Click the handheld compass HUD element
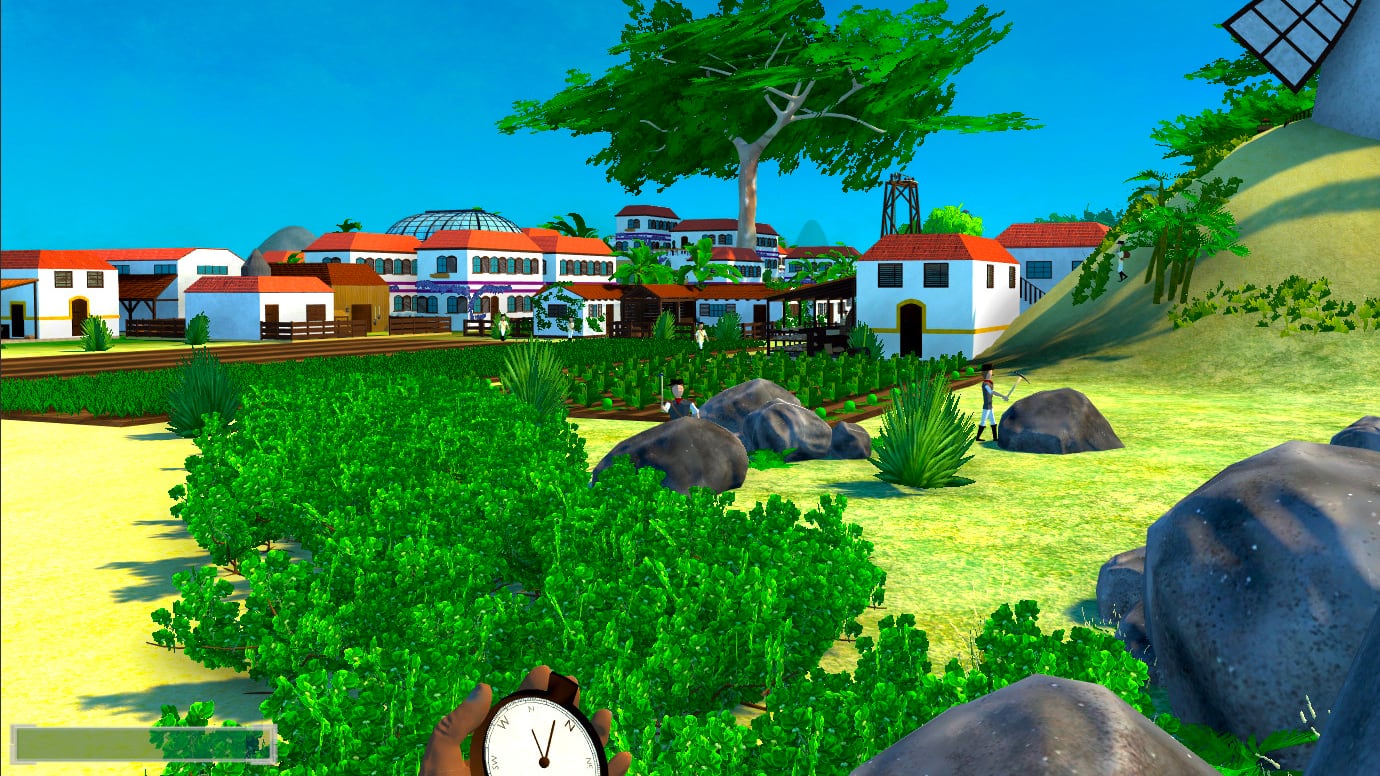The width and height of the screenshot is (1380, 776). pos(545,735)
